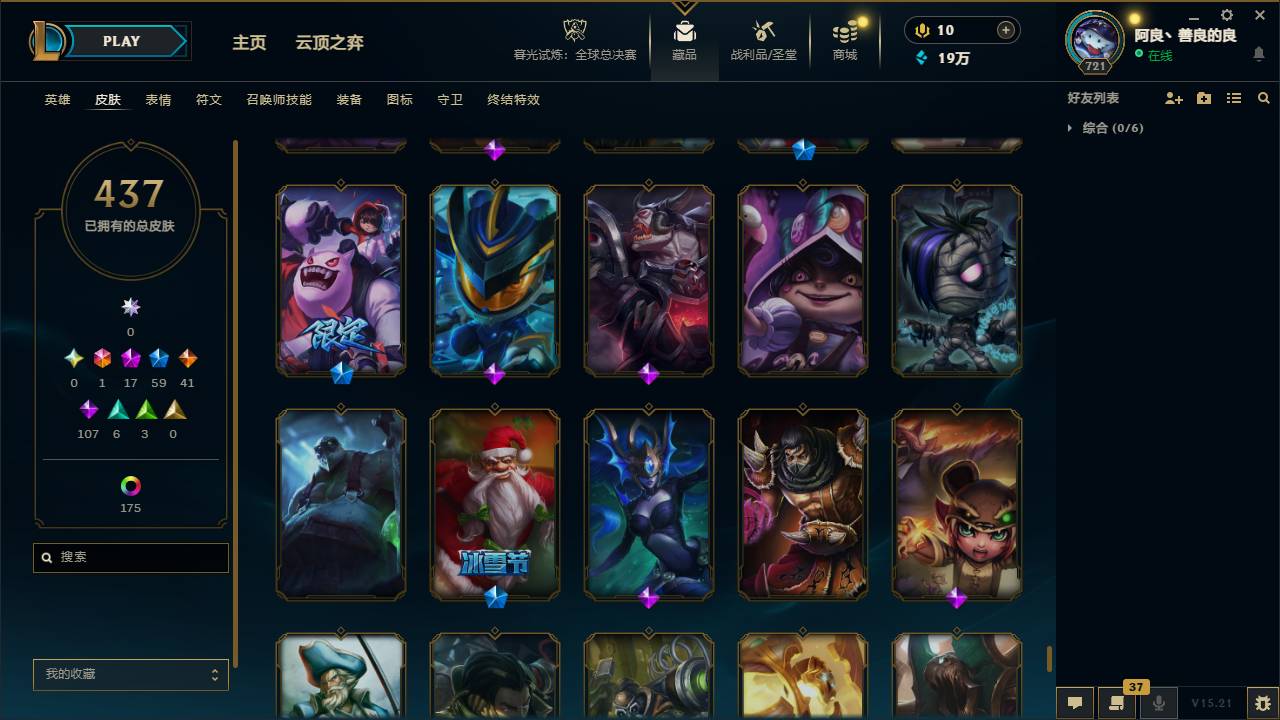This screenshot has width=1280, height=720.
Task: Click the add-friend icon in friends panel
Action: click(1173, 97)
